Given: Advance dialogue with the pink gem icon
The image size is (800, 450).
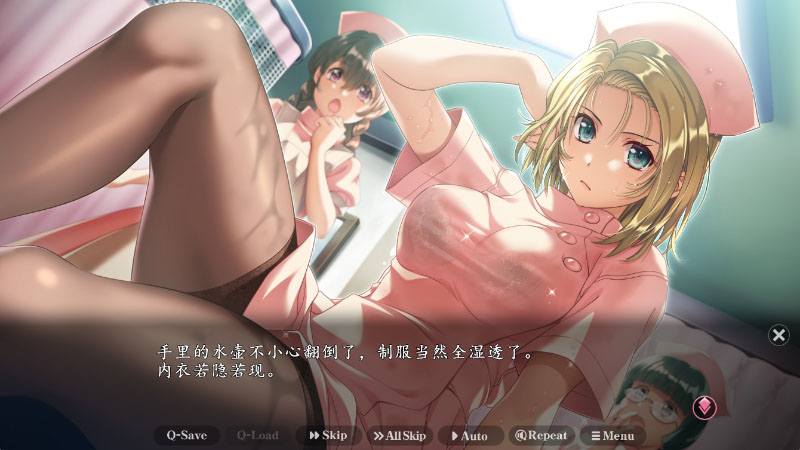Looking at the screenshot, I should (704, 406).
